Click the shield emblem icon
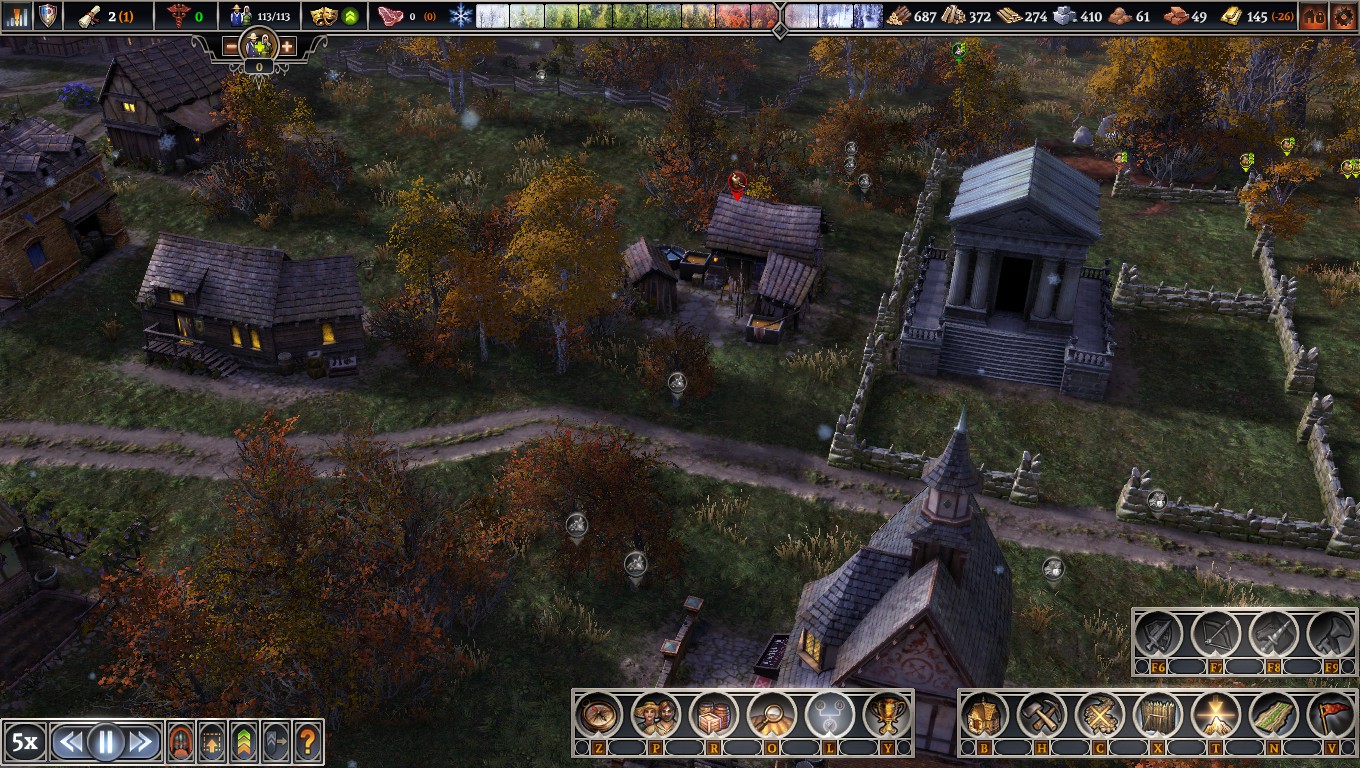This screenshot has width=1360, height=768. 47,15
